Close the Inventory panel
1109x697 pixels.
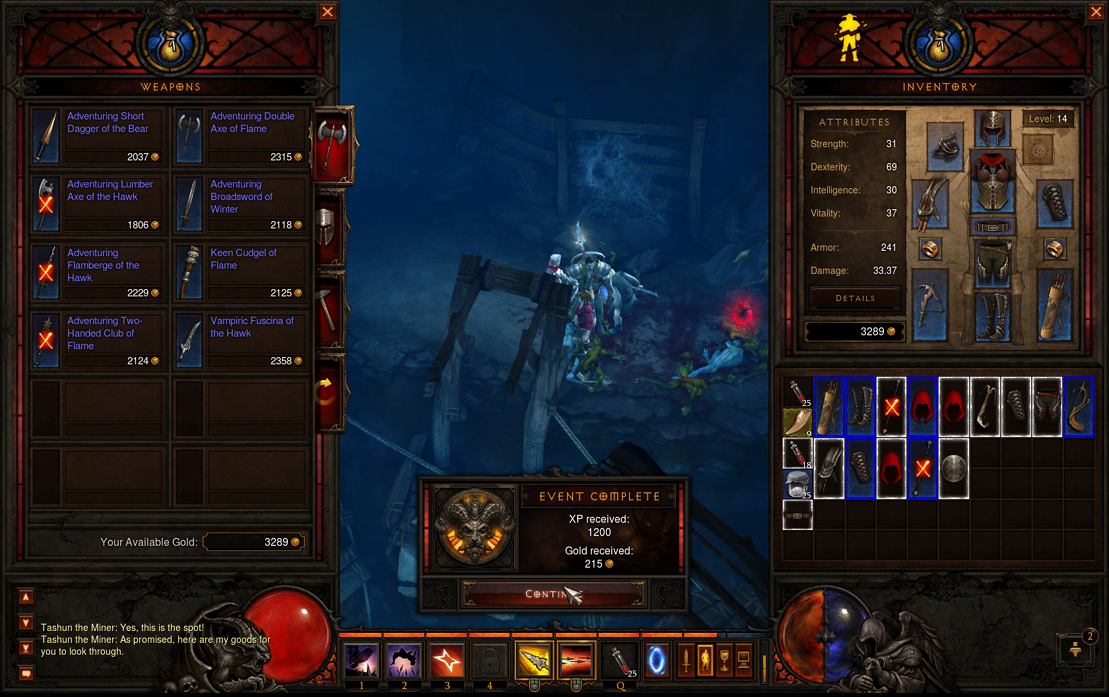click(1096, 12)
